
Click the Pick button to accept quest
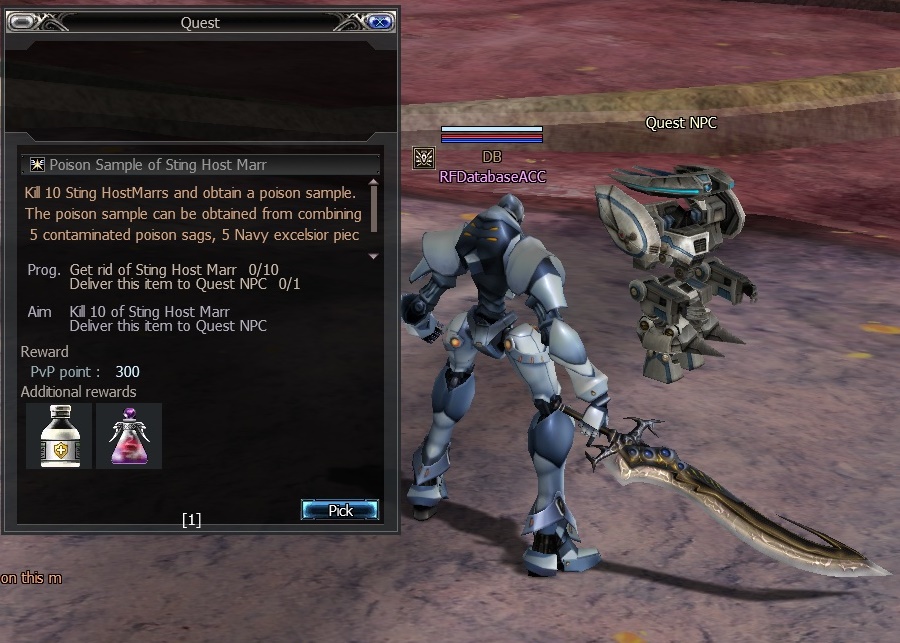click(x=340, y=510)
